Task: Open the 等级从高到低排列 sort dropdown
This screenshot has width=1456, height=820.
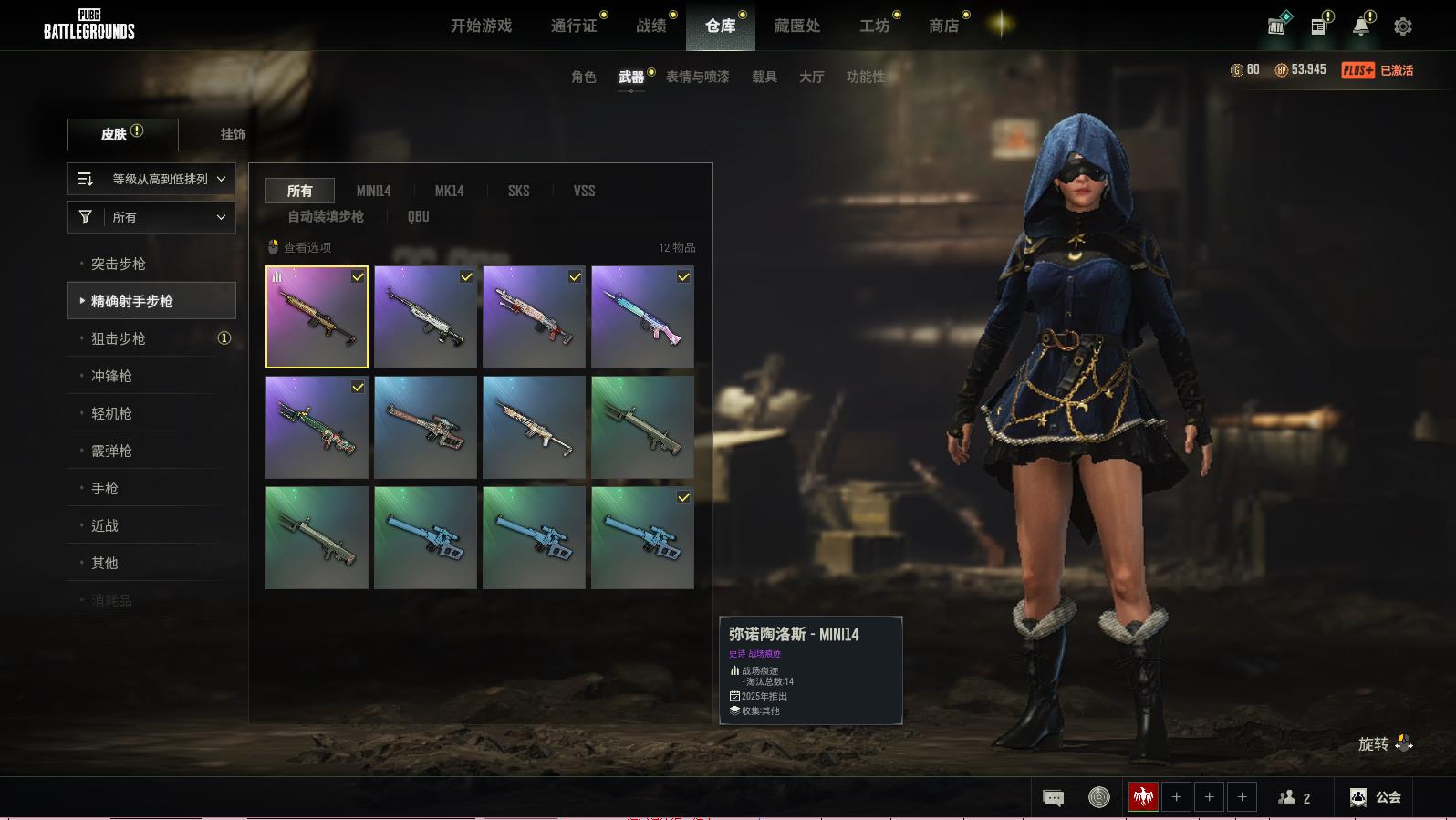Action: [151, 179]
